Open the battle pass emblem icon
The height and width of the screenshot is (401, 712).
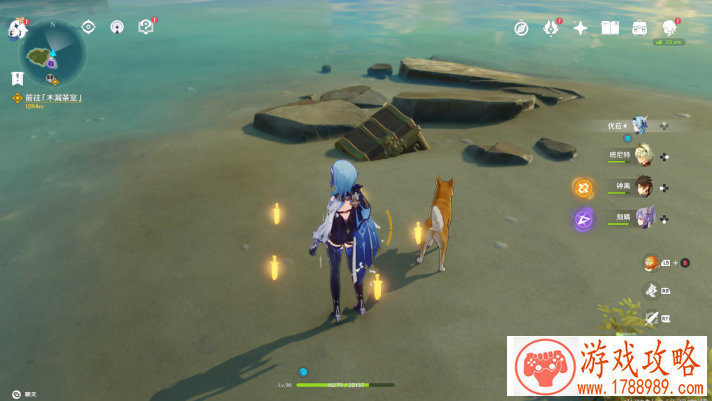pos(550,28)
